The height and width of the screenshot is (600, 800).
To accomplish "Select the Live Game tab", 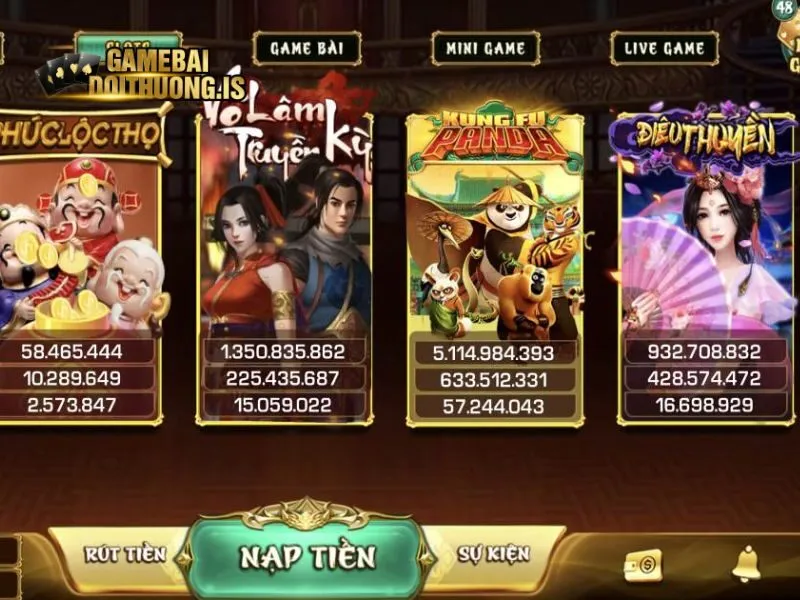I will (x=664, y=48).
